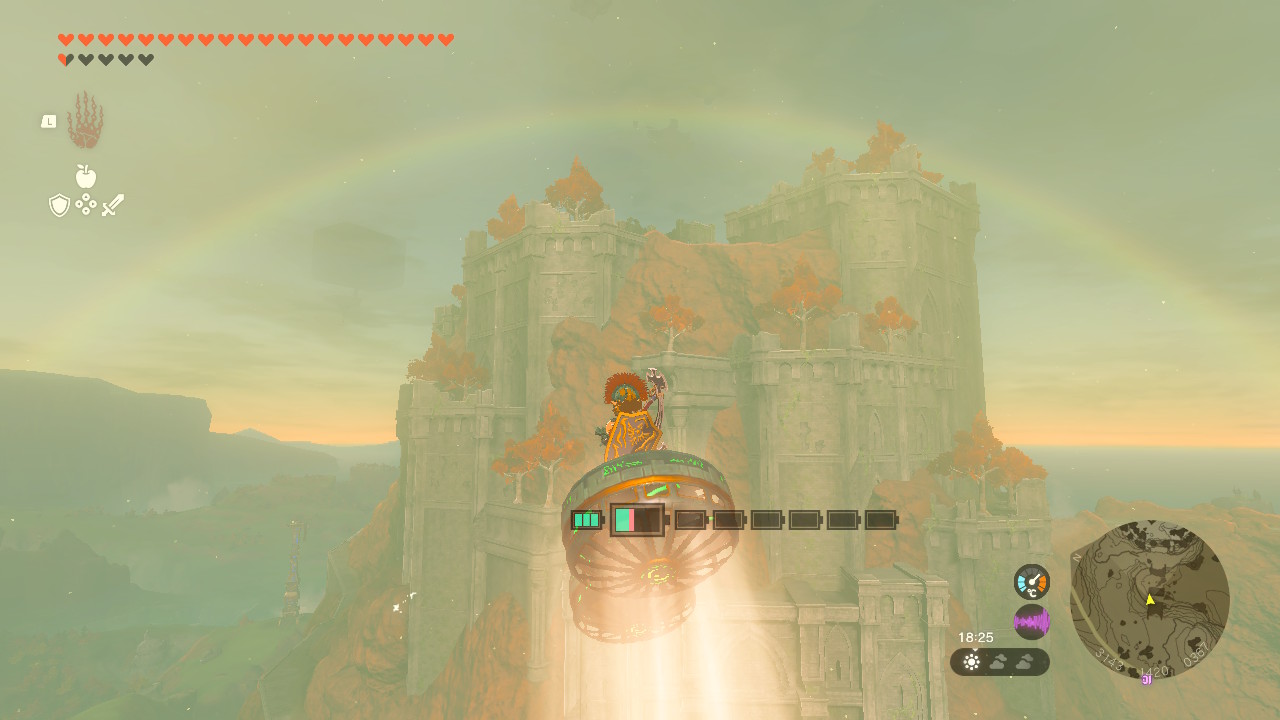Screen dimensions: 1280x720
Task: Open the shield quick-select icon
Action: [59, 205]
